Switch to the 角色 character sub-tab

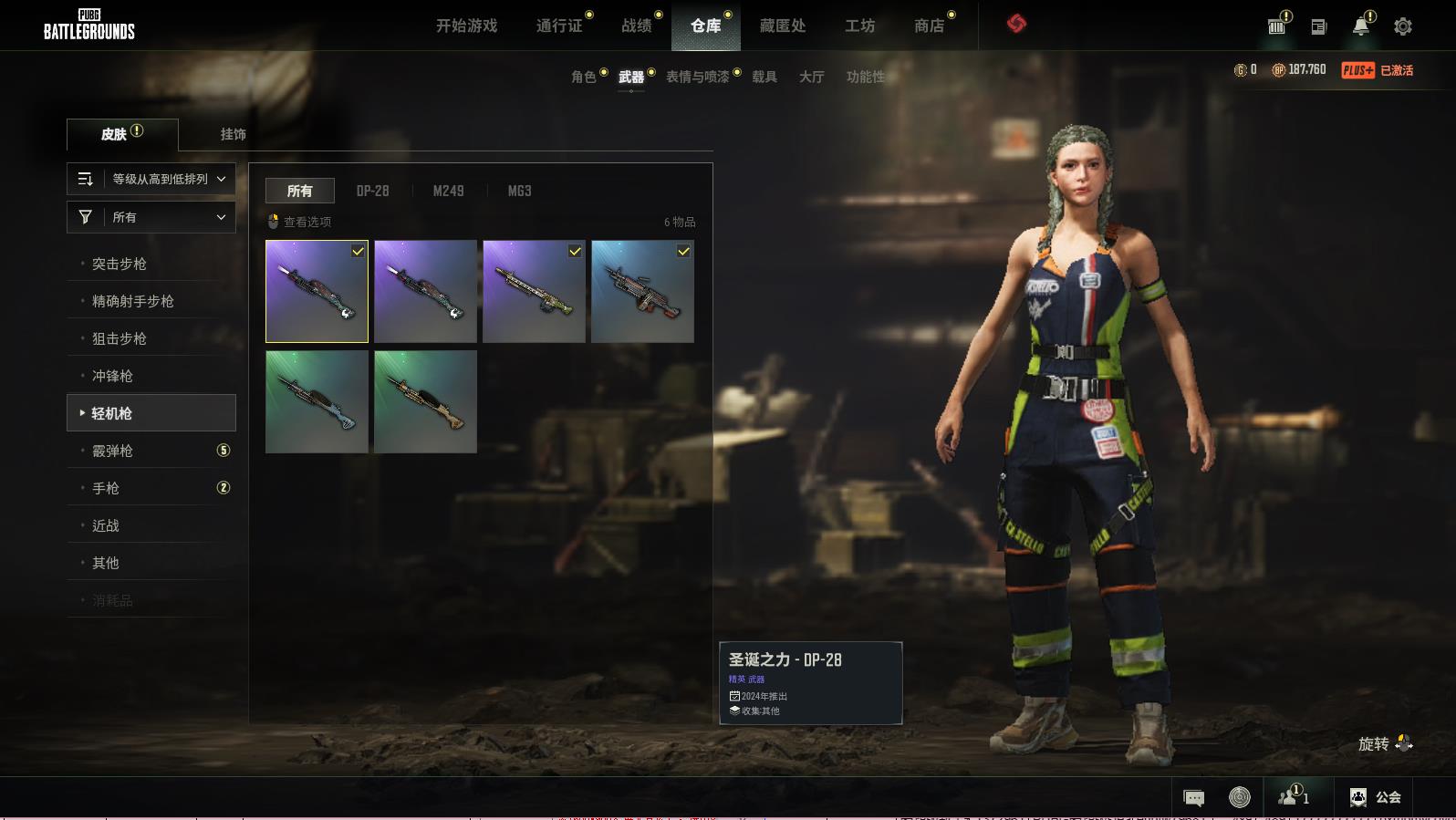pos(583,77)
